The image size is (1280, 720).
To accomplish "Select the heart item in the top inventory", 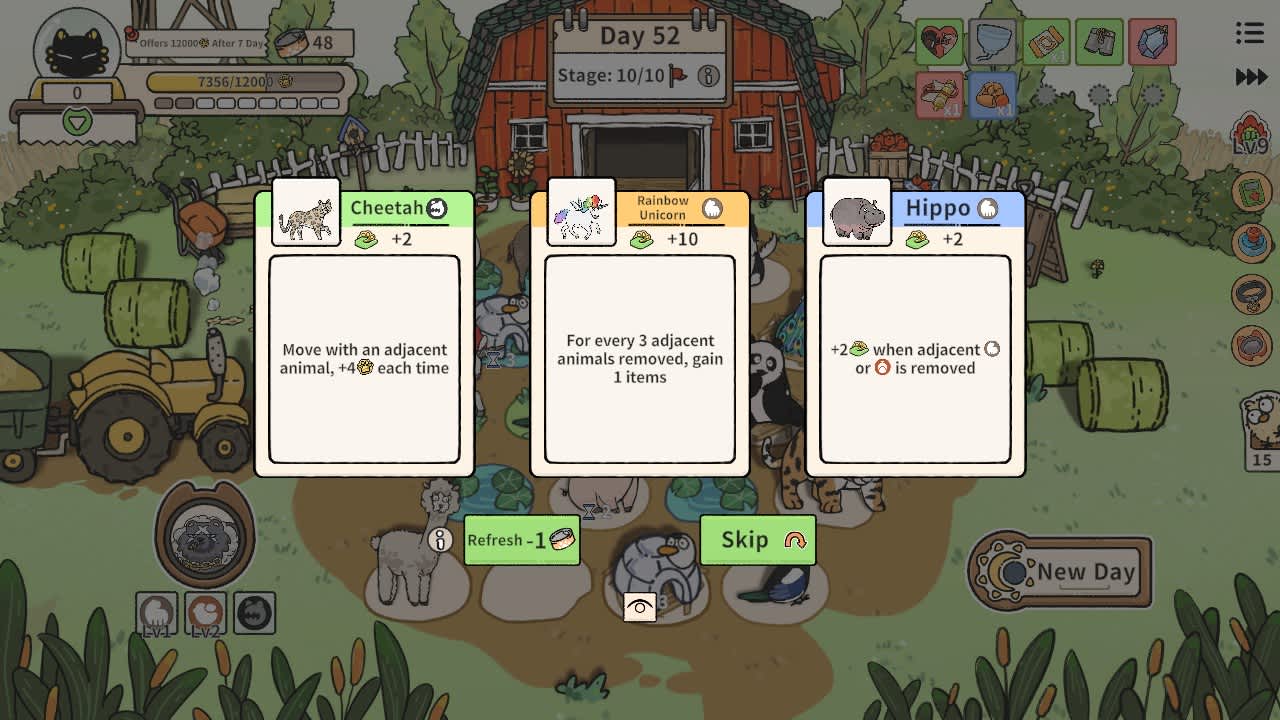I will click(939, 41).
